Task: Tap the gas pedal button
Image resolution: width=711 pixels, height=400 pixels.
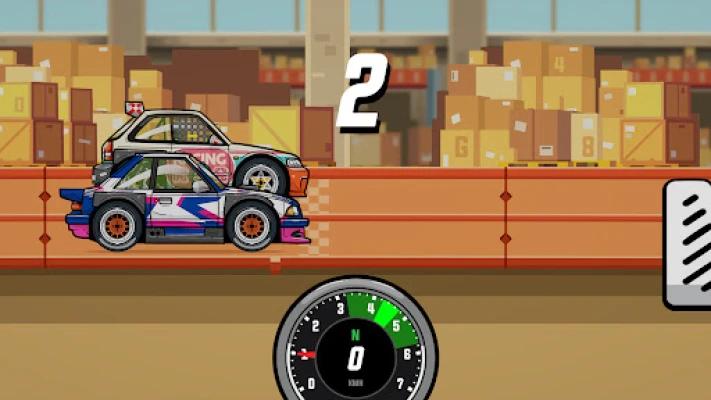Action: pos(690,243)
